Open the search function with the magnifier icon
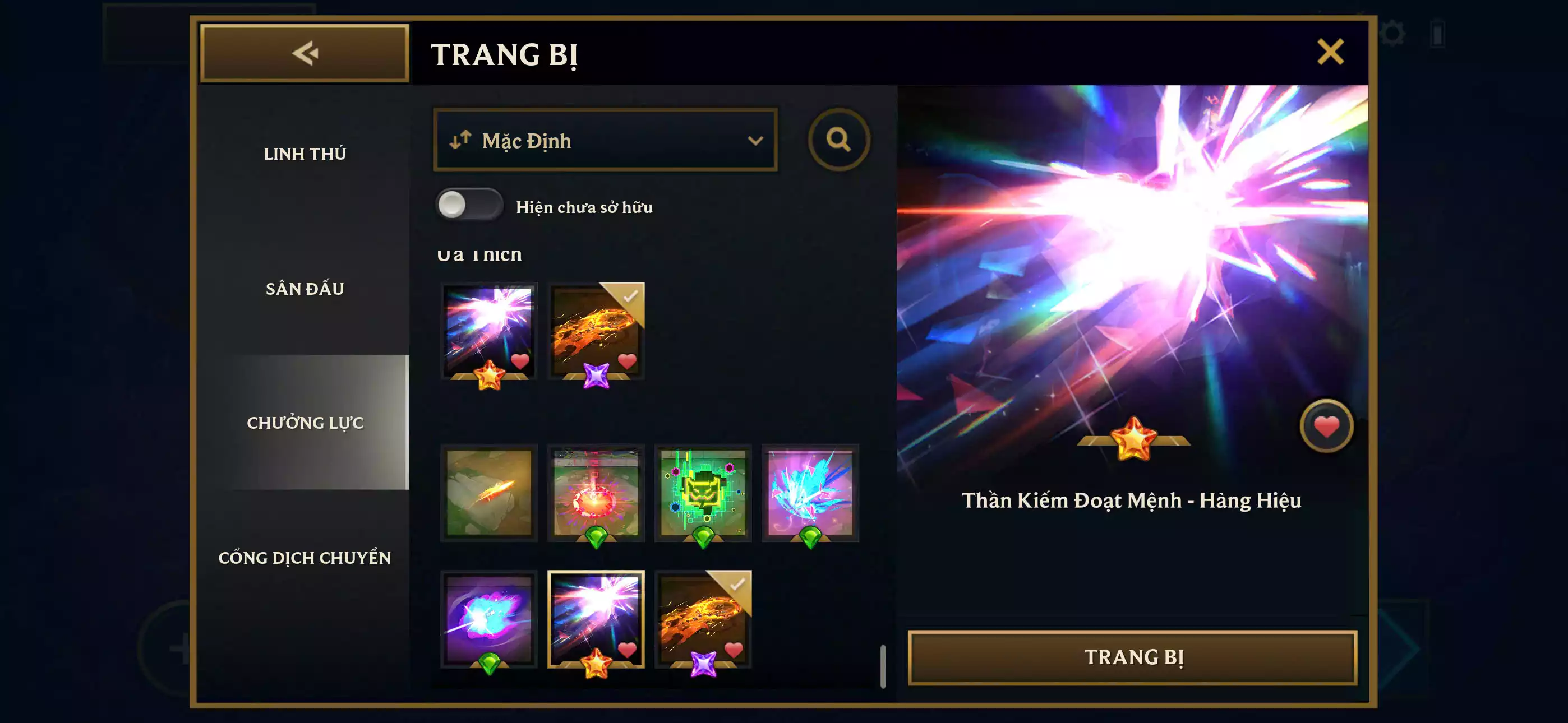 tap(841, 141)
